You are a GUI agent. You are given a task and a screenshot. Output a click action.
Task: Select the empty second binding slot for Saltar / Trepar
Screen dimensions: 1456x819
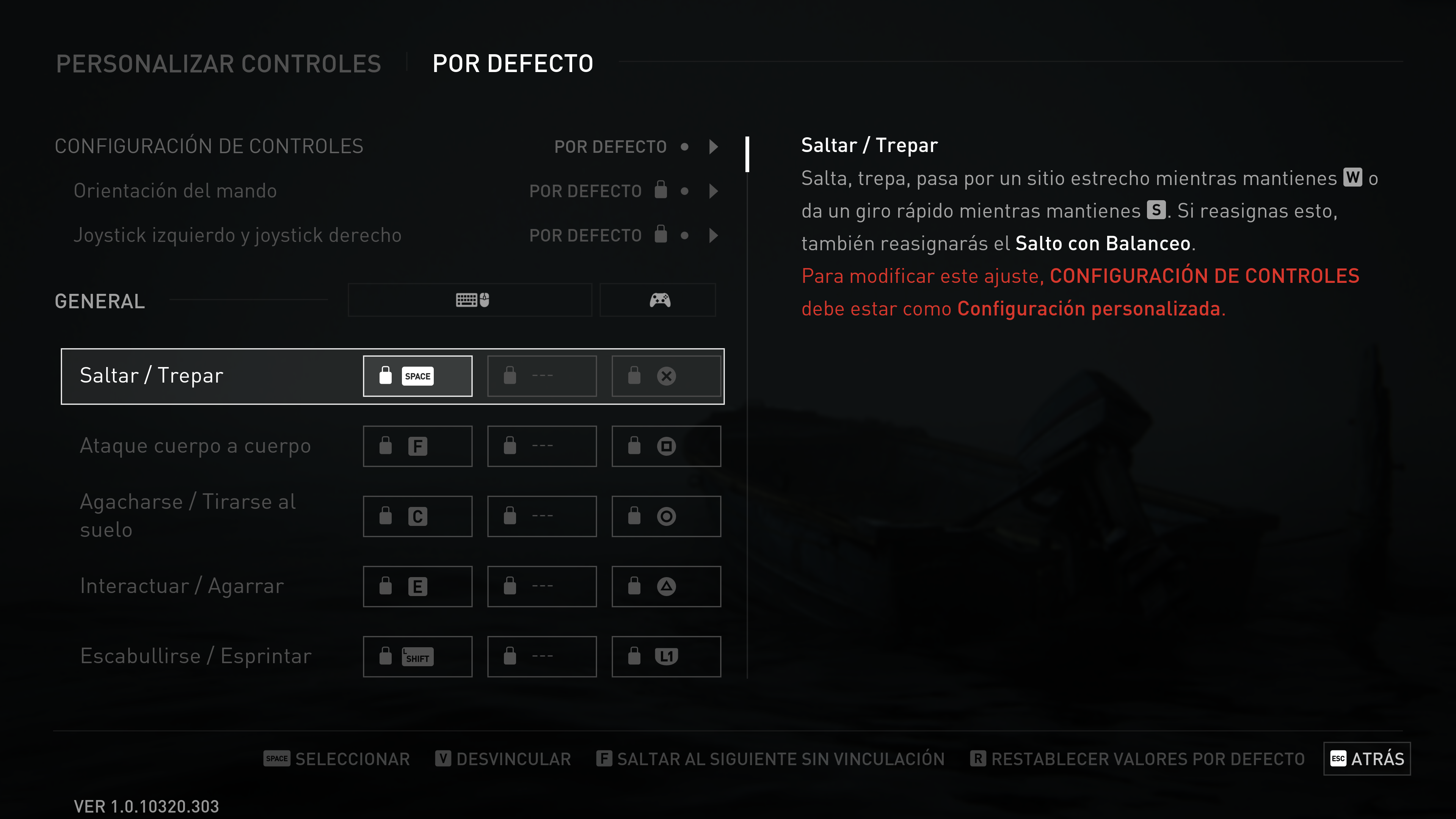[x=541, y=375]
